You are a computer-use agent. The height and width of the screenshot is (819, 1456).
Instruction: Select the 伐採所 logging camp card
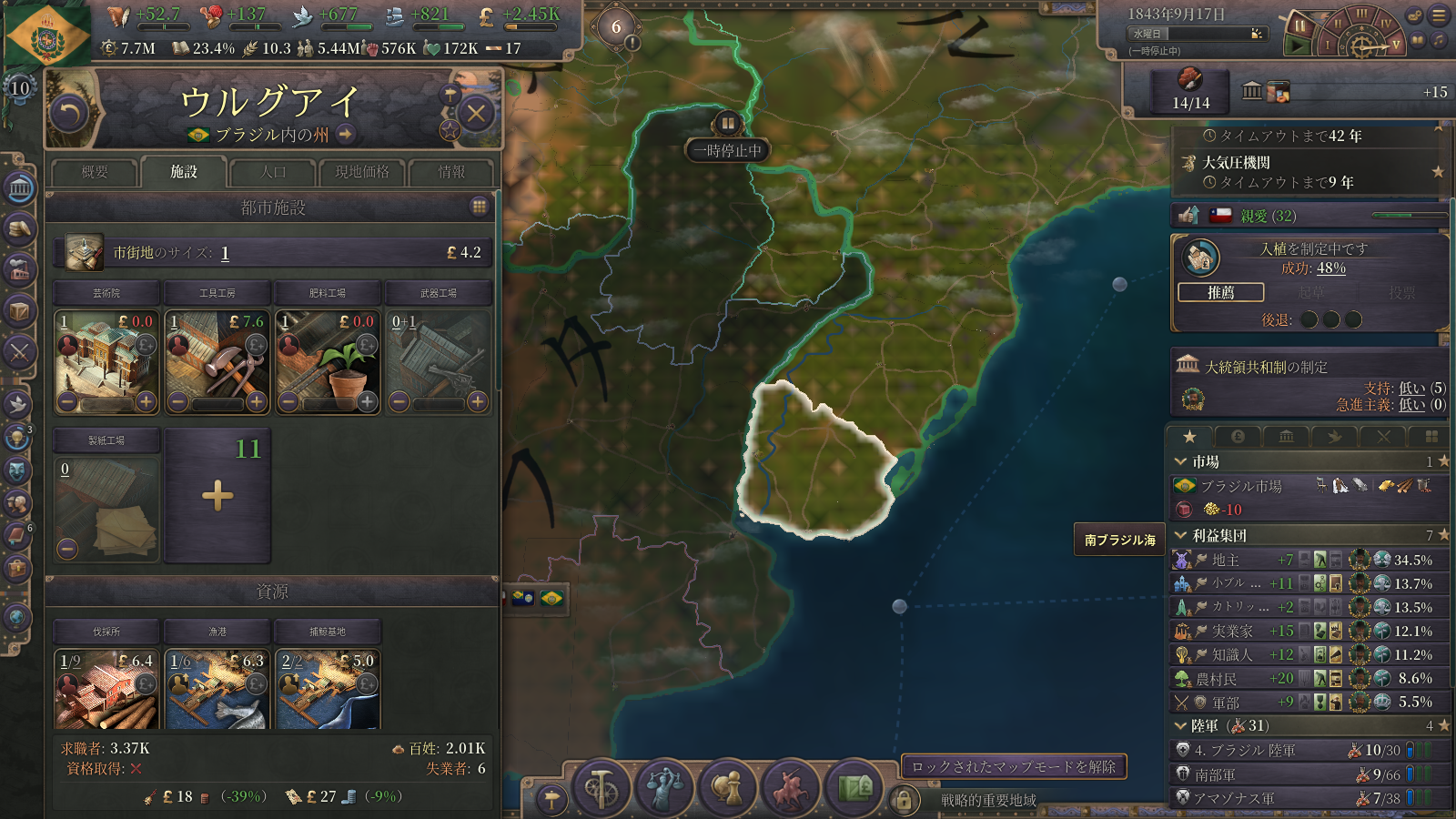point(106,688)
